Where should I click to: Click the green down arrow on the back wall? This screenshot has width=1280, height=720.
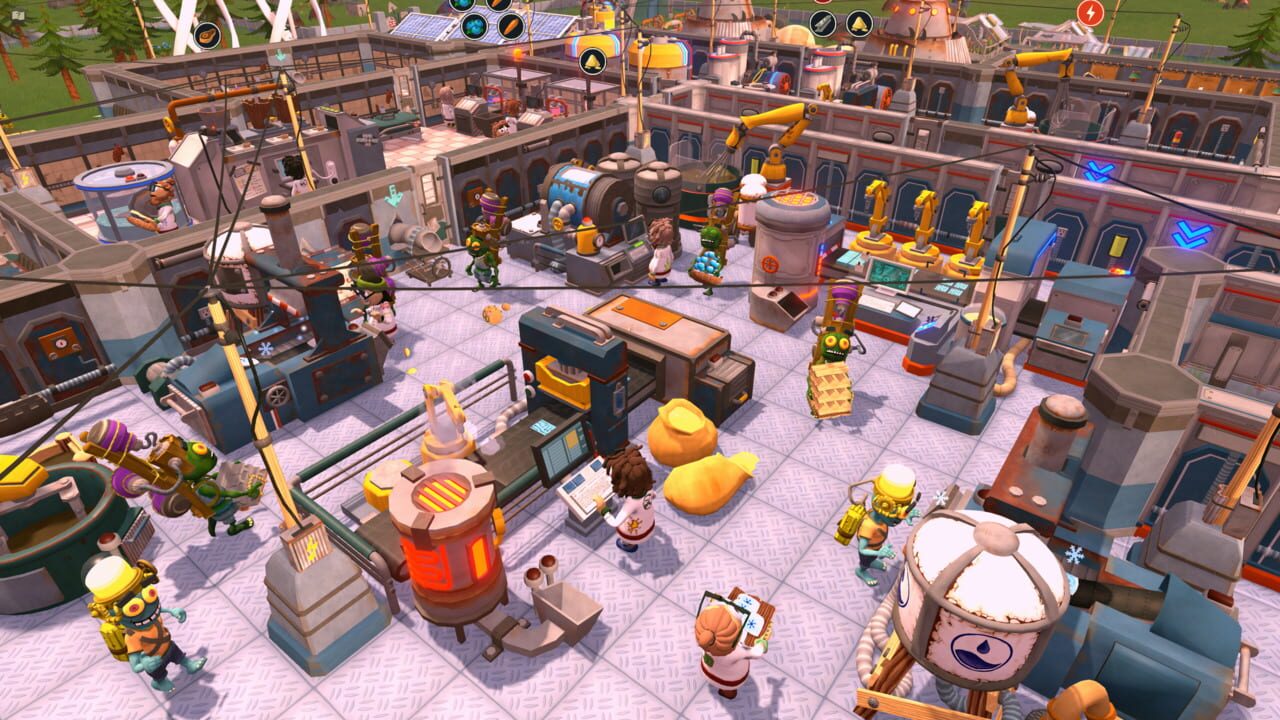[x=393, y=196]
